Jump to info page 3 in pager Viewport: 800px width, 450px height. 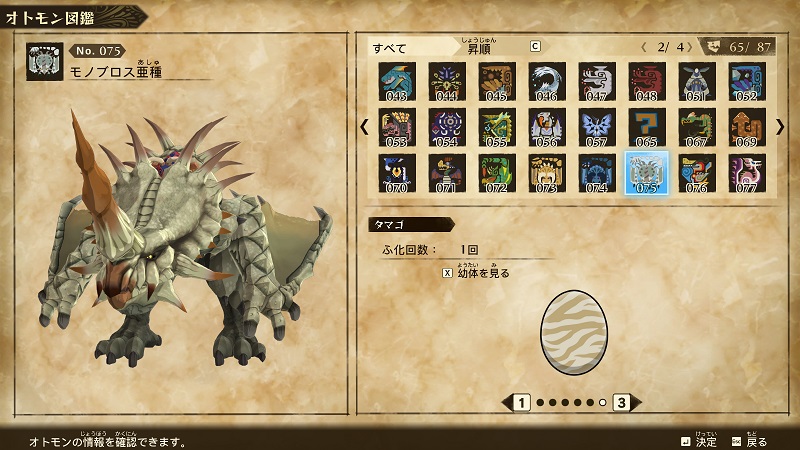(x=621, y=403)
